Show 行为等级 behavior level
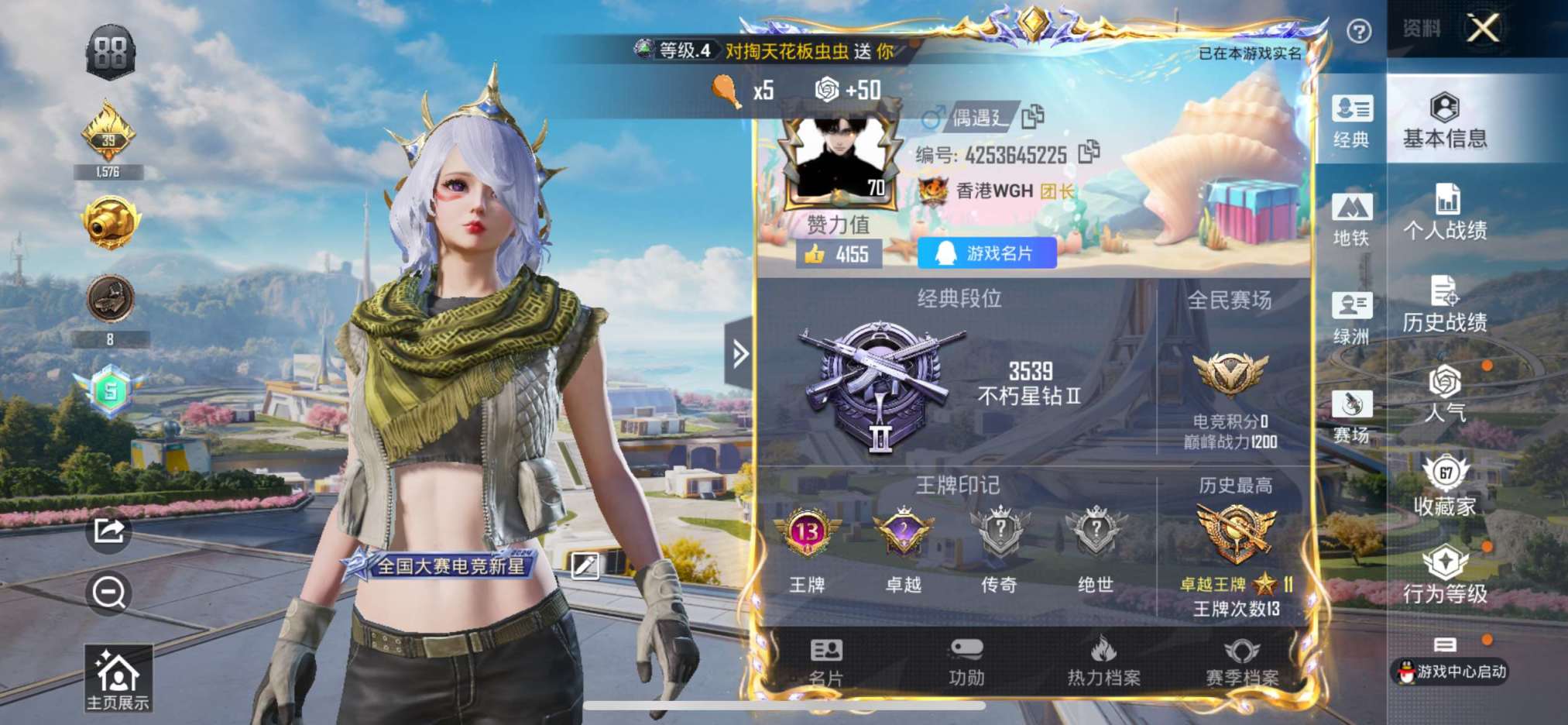The width and height of the screenshot is (1568, 725). pyautogui.click(x=1445, y=575)
